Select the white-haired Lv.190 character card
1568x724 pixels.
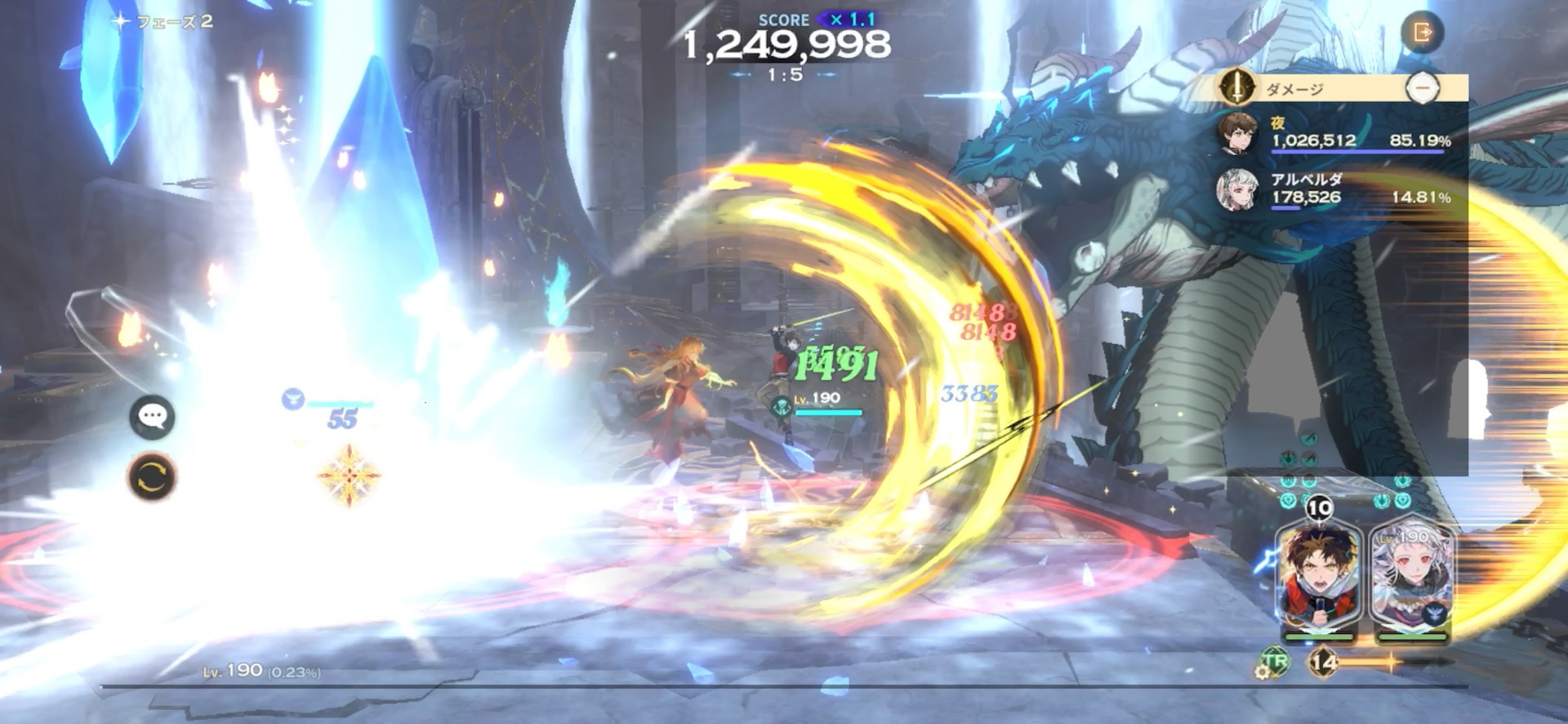pyautogui.click(x=1412, y=582)
